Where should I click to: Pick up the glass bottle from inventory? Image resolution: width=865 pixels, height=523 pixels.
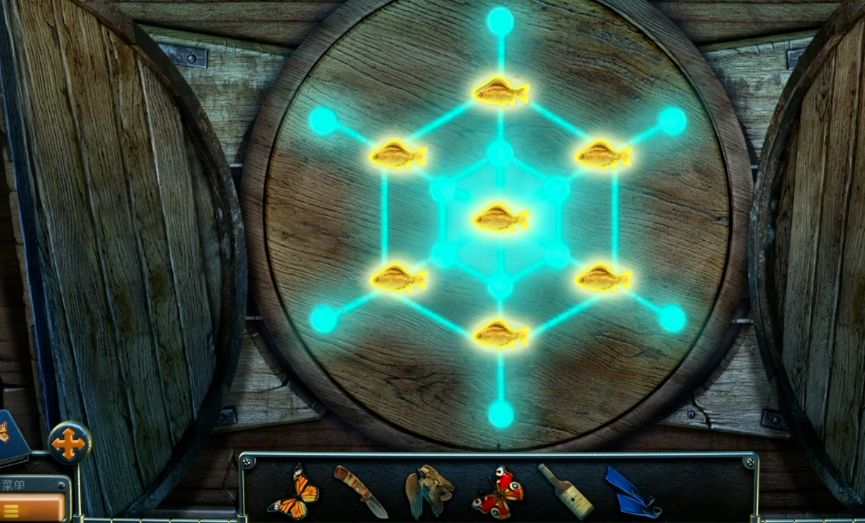565,490
